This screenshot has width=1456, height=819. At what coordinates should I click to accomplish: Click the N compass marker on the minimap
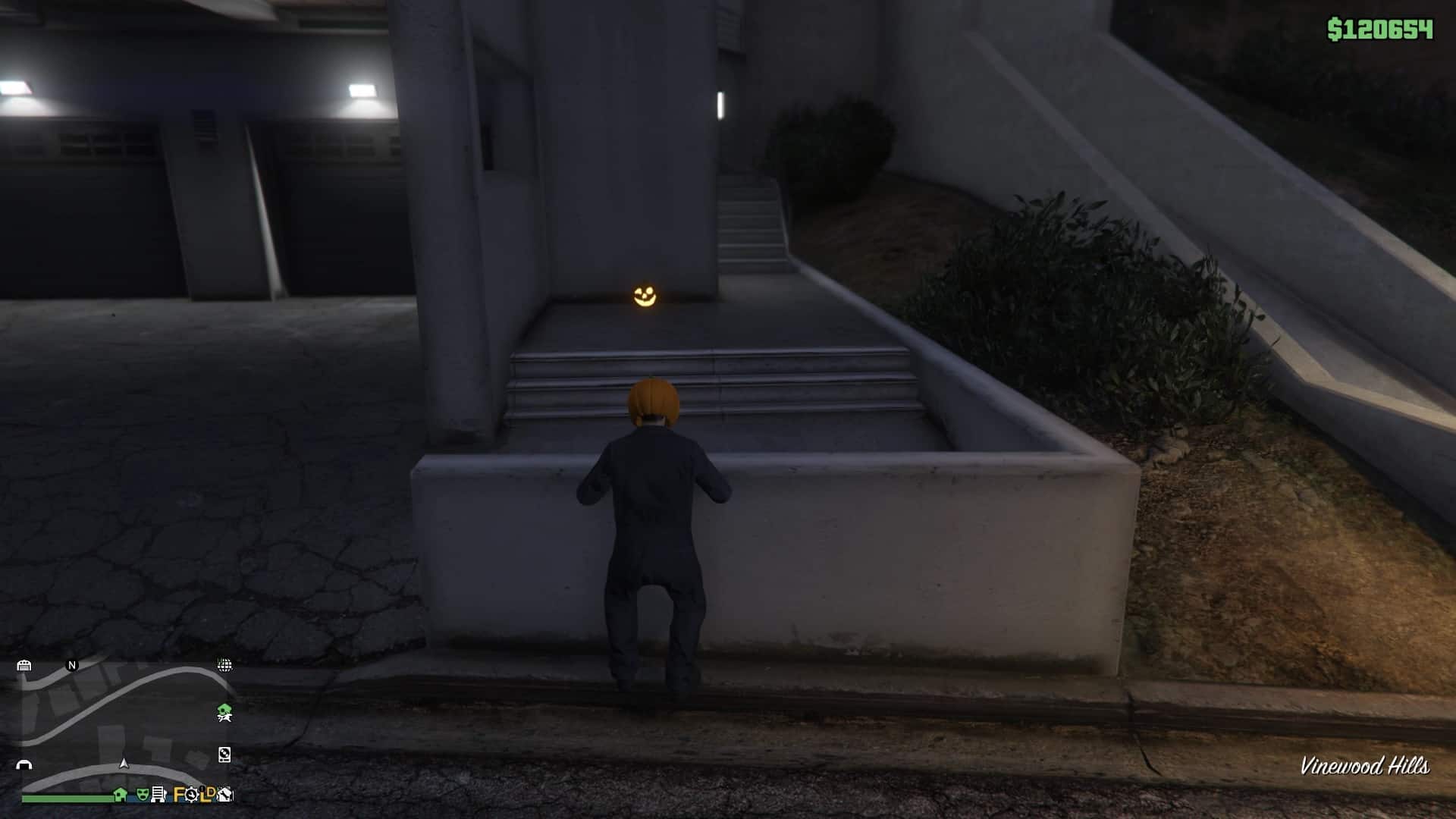[72, 666]
